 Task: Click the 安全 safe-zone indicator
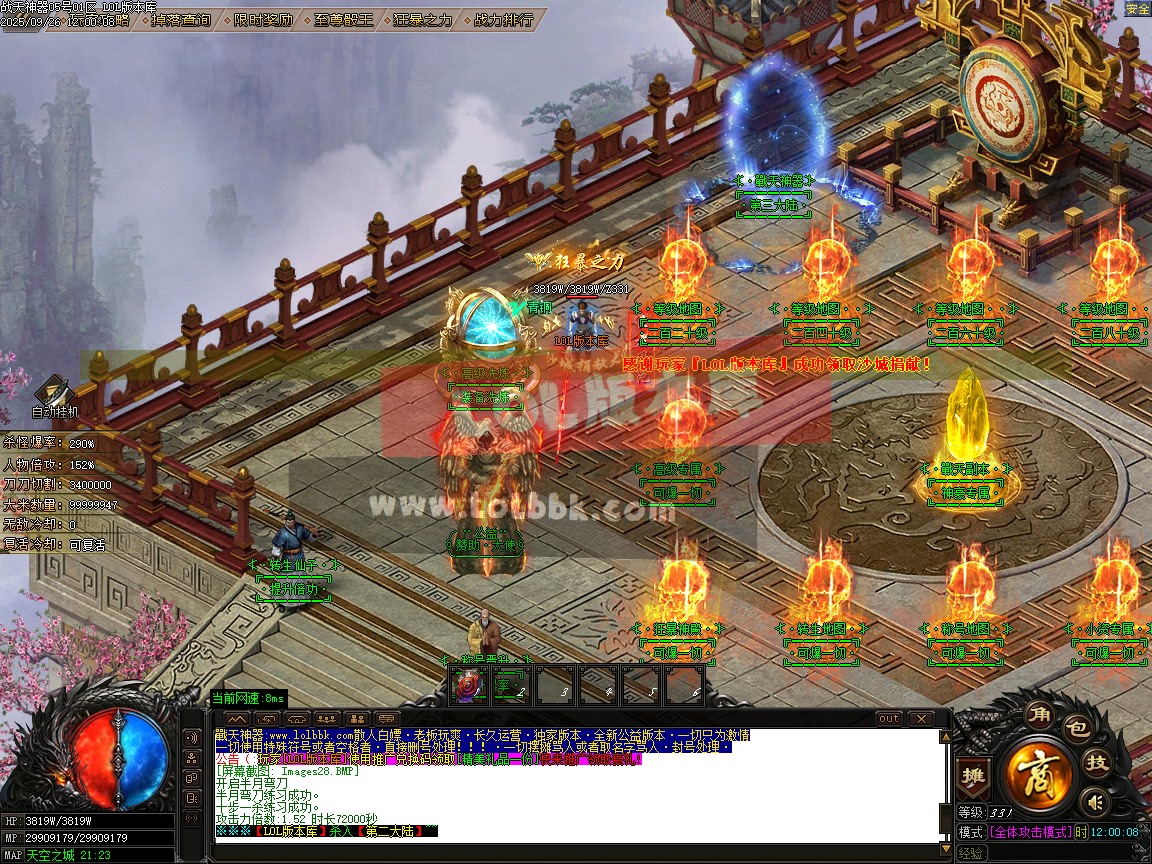[x=1138, y=9]
